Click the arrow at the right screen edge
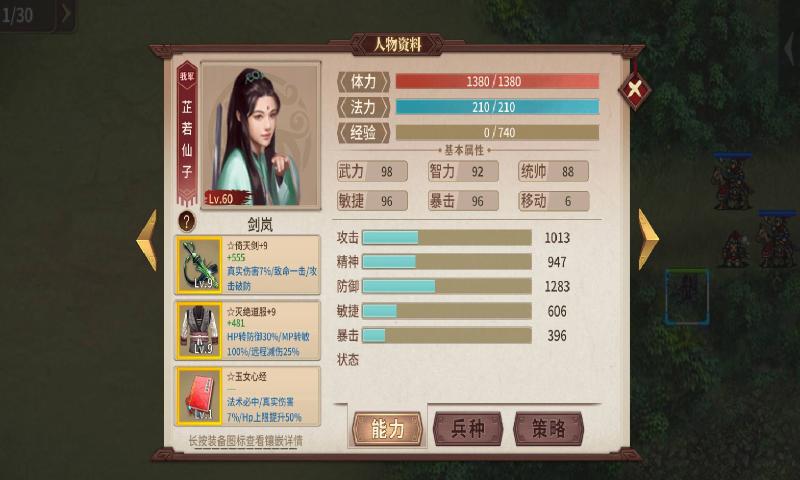 [x=790, y=48]
